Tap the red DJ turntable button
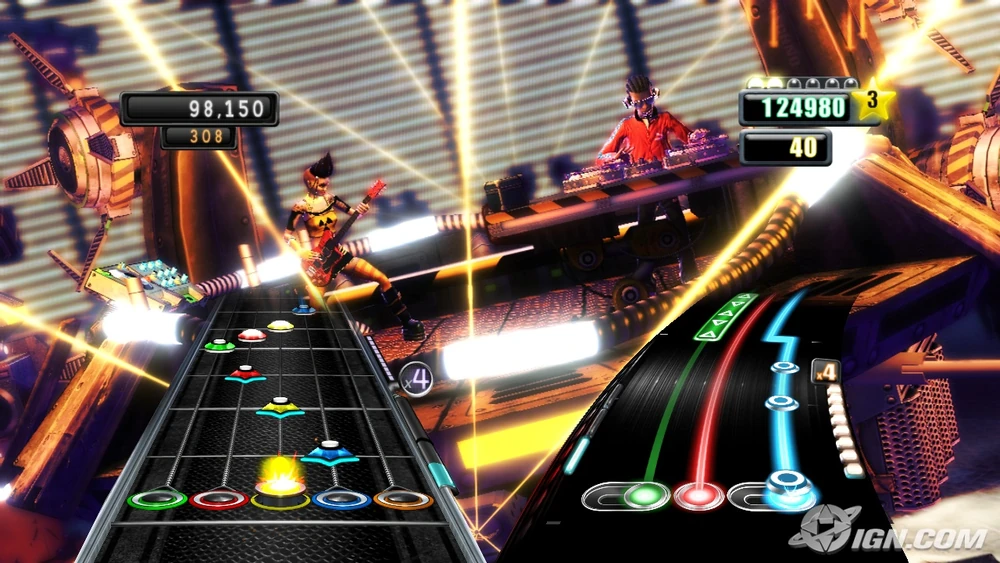 (698, 494)
